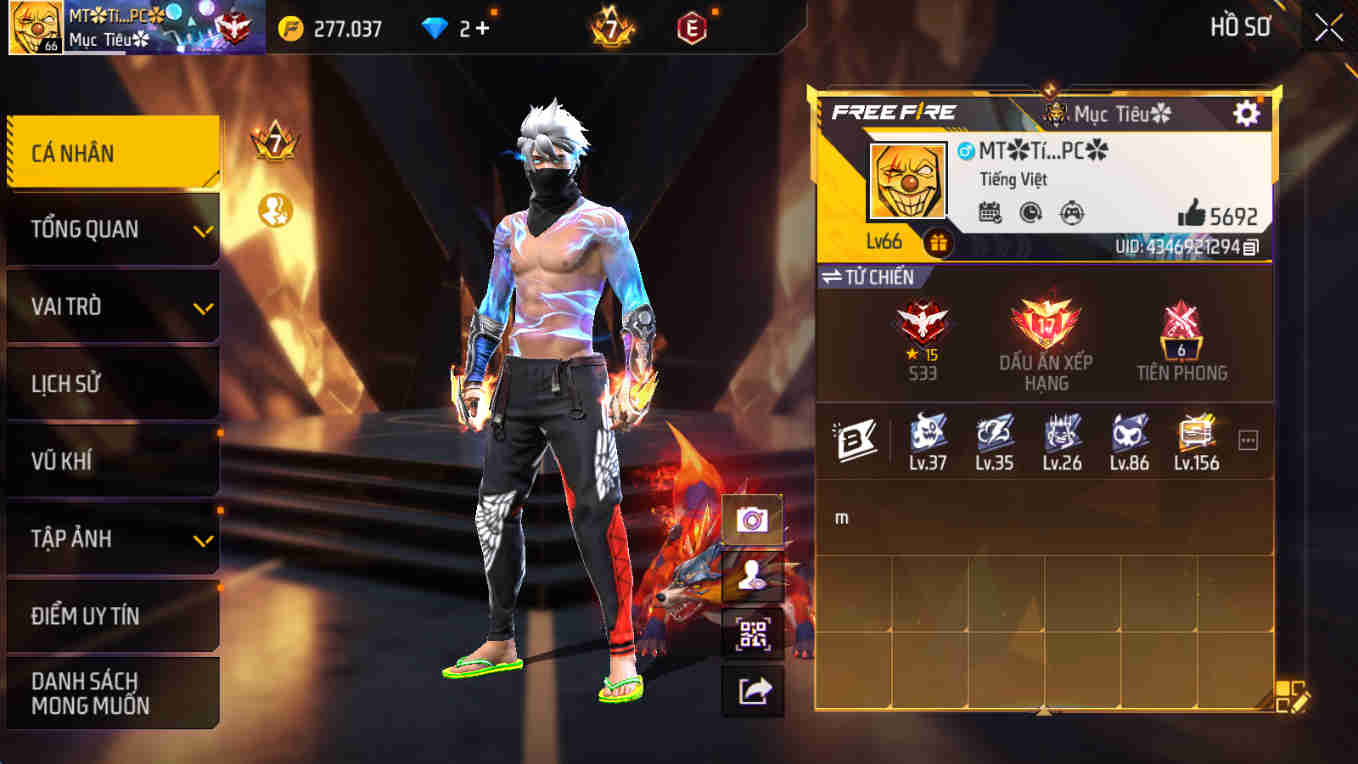1358x764 pixels.
Task: Click the camera screenshot icon beside the character
Action: pos(753,520)
